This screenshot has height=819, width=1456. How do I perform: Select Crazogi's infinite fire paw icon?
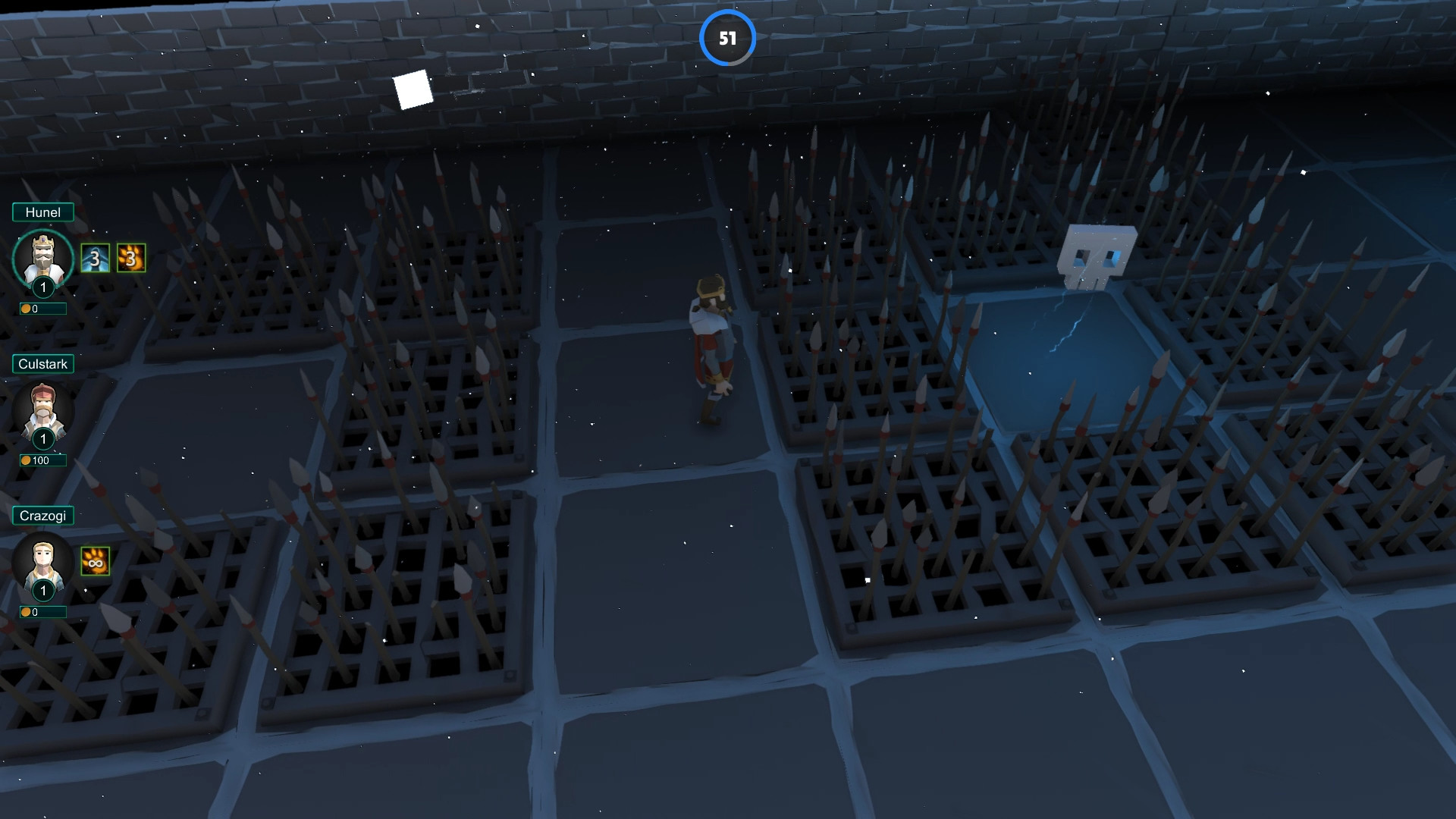click(97, 561)
